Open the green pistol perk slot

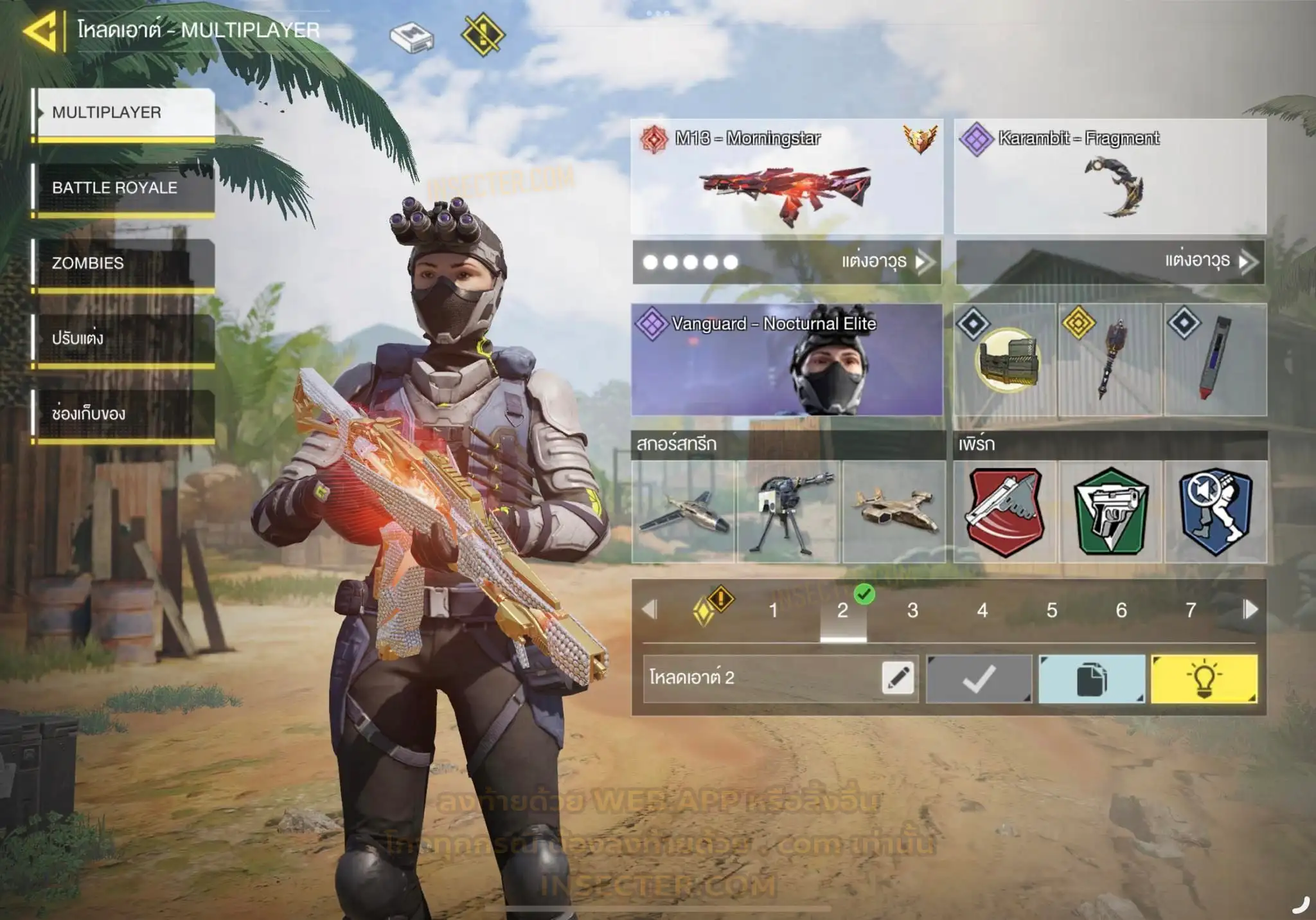pos(1110,512)
